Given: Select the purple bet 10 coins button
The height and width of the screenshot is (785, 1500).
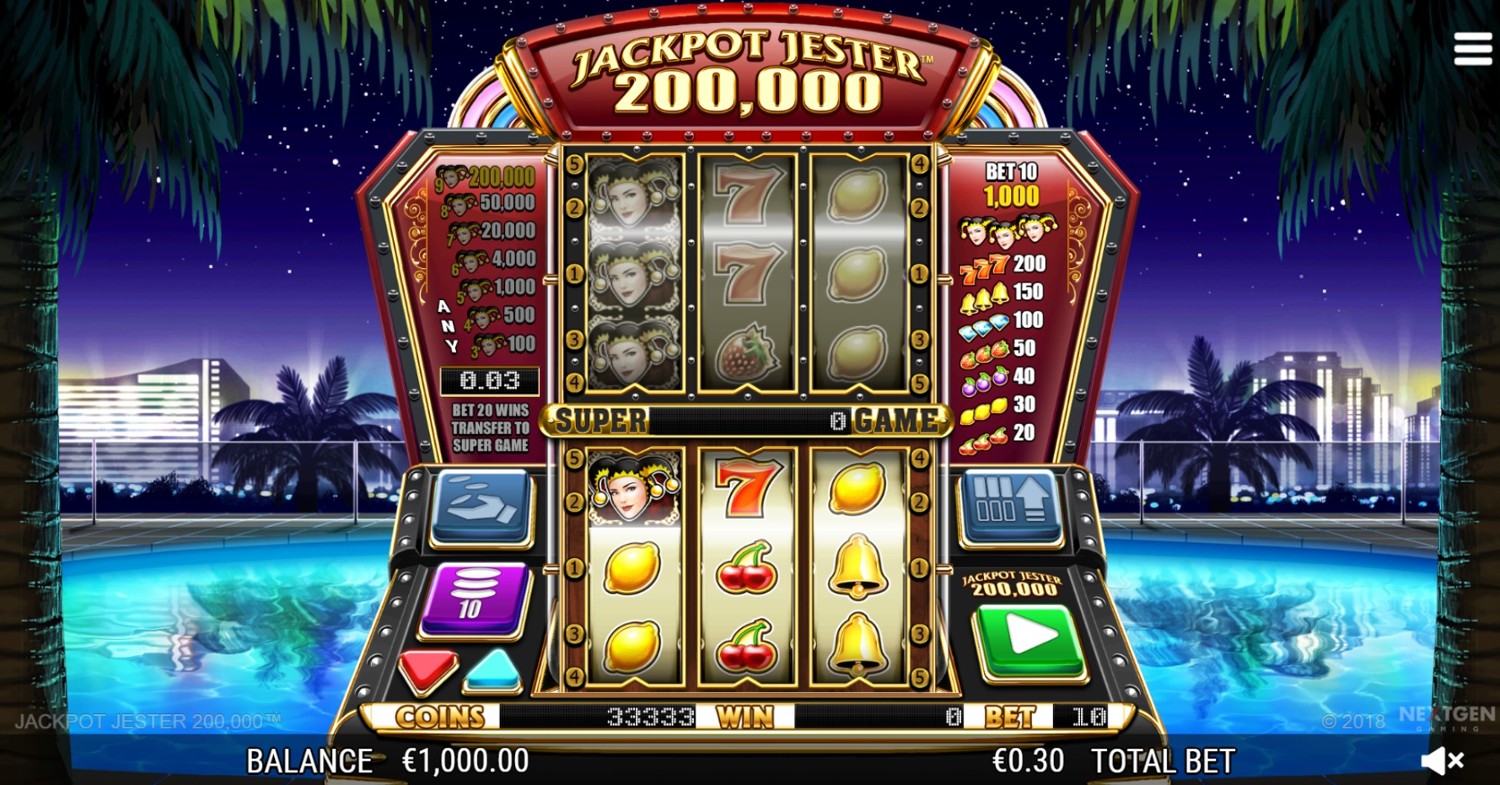Looking at the screenshot, I should click(474, 598).
